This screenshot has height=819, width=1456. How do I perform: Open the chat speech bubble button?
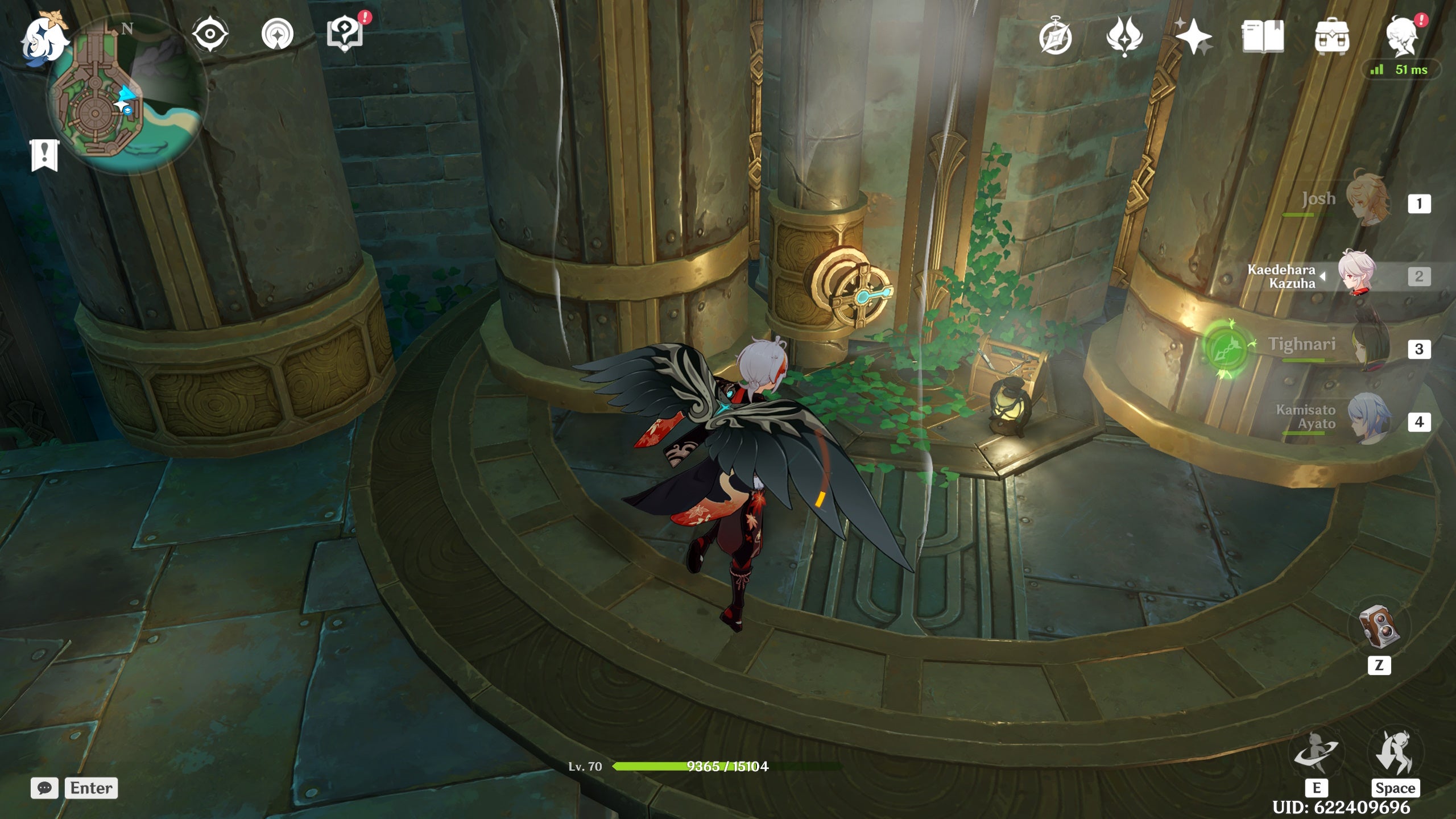(x=44, y=788)
